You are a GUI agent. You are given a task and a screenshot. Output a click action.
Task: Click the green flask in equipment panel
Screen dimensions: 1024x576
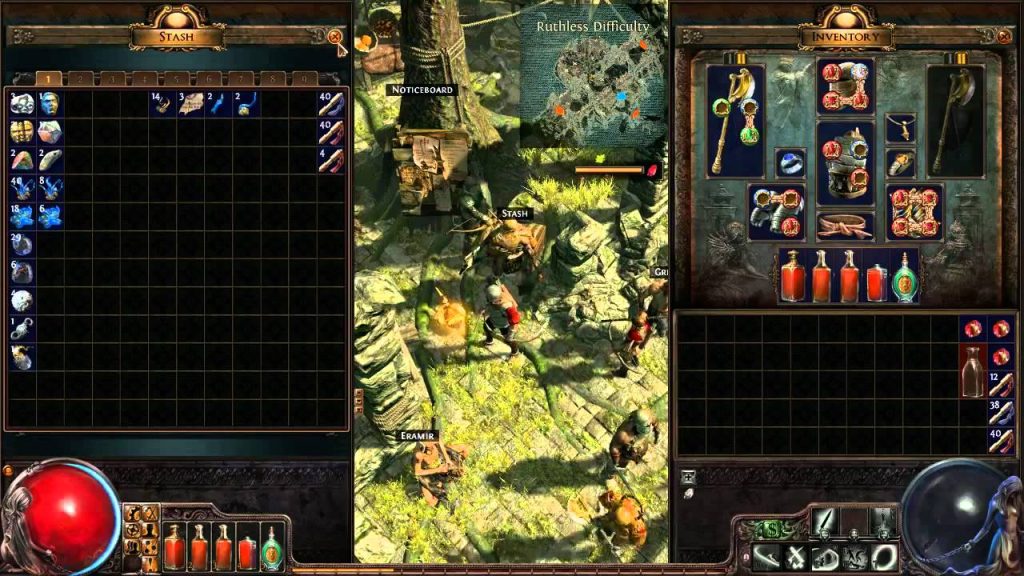[903, 277]
